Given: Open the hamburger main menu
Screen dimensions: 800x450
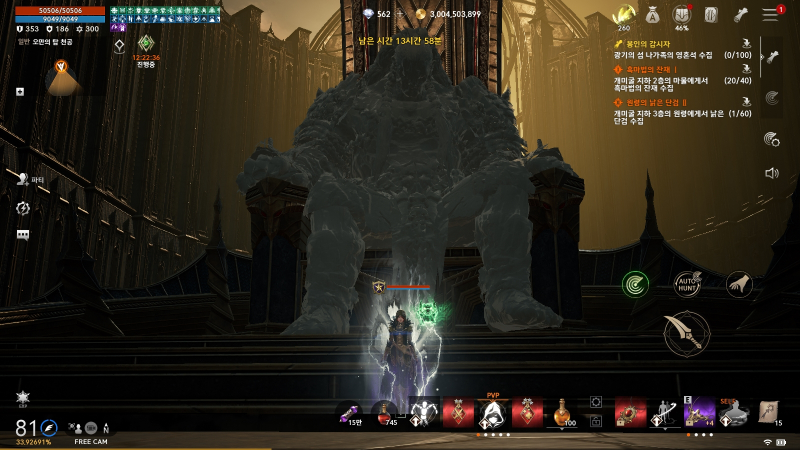Looking at the screenshot, I should [770, 14].
